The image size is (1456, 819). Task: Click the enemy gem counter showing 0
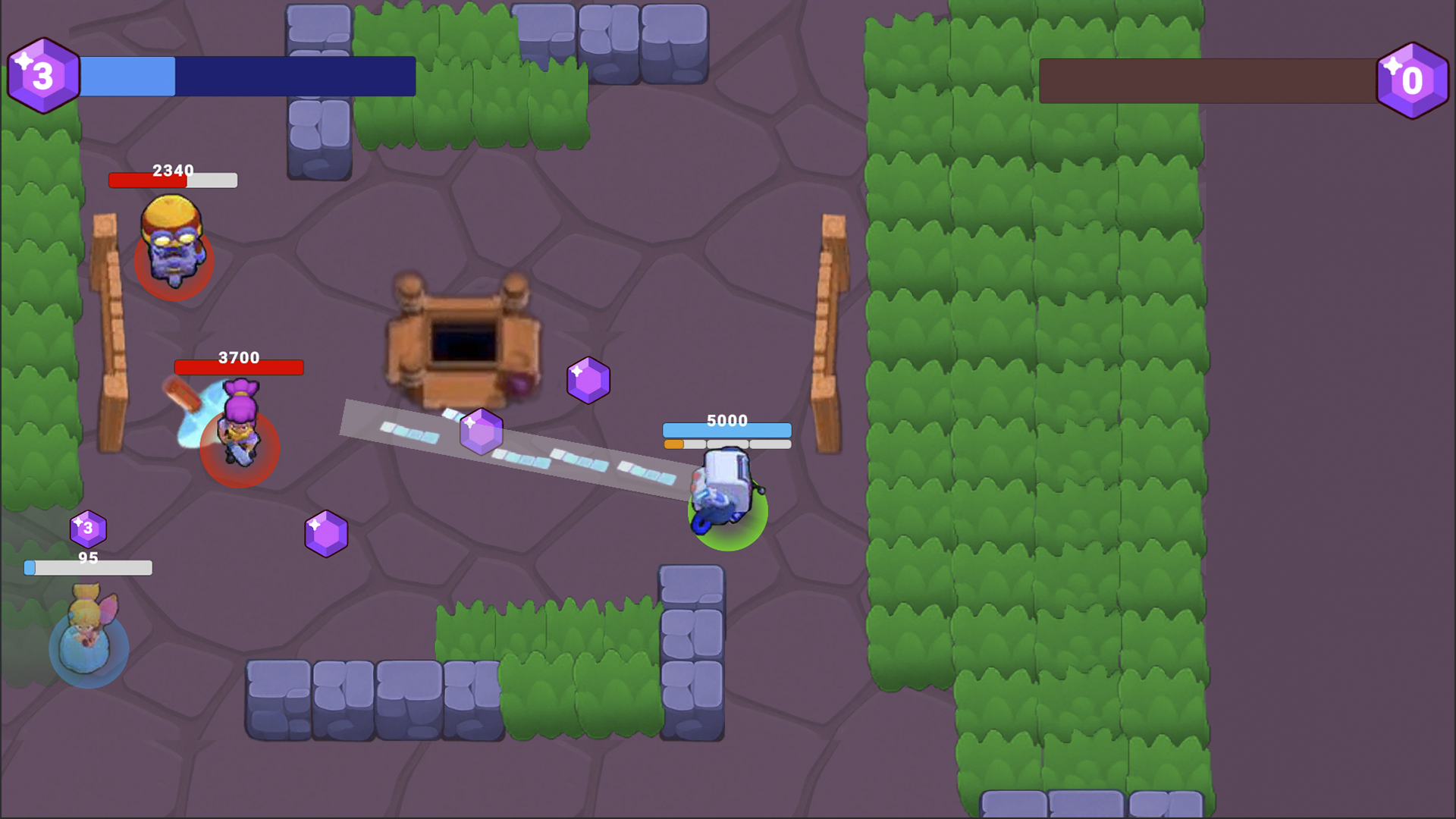(x=1413, y=80)
